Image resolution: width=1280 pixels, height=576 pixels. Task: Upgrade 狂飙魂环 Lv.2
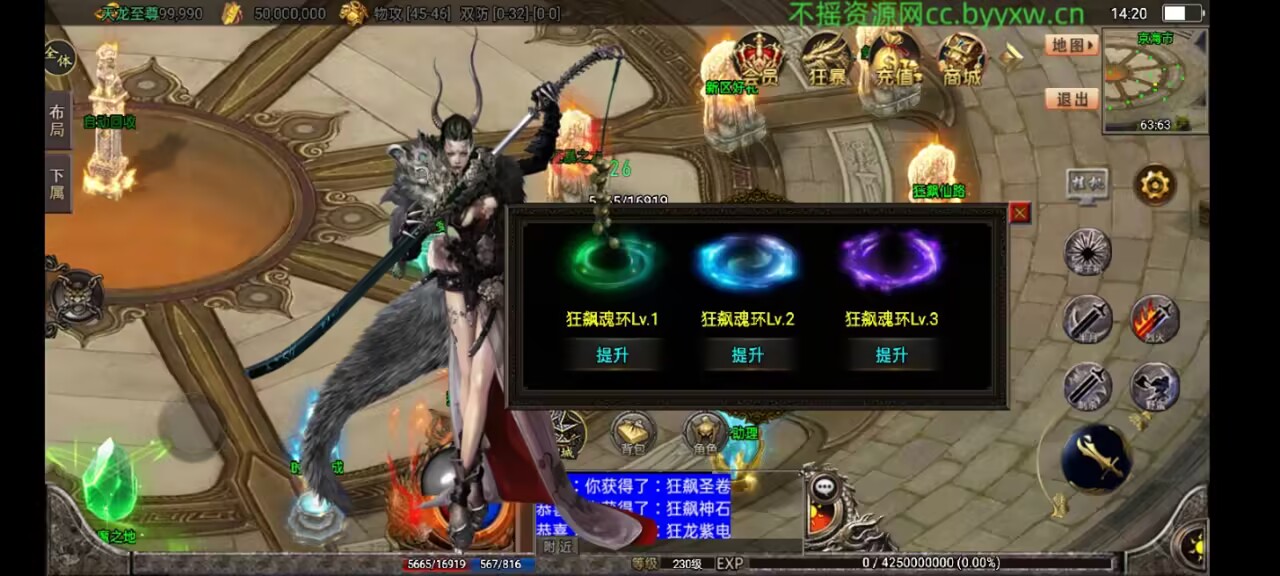coord(748,355)
